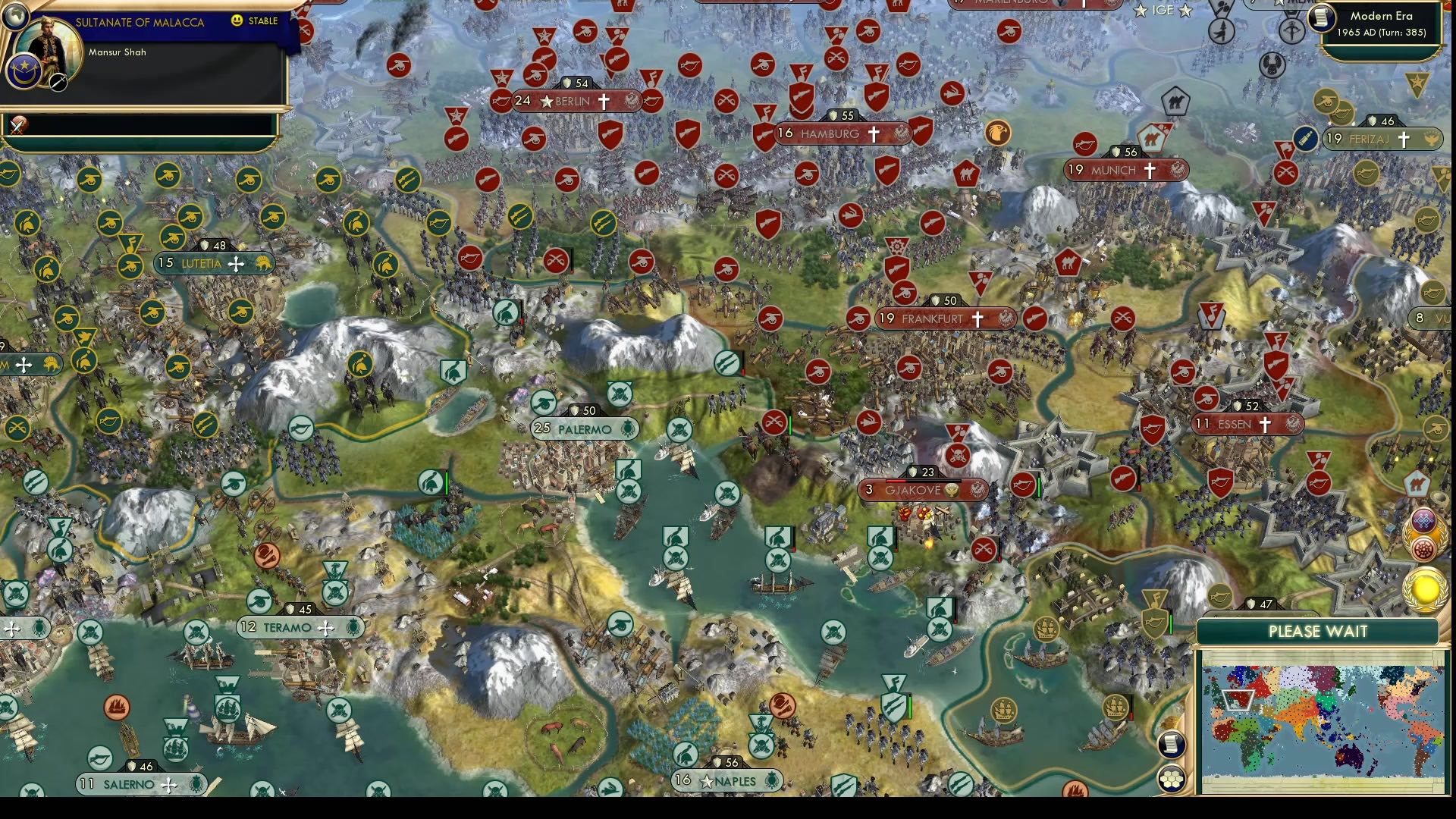Open Palermo's city screen via its banner
Viewport: 1456px width, 819px height.
[584, 429]
